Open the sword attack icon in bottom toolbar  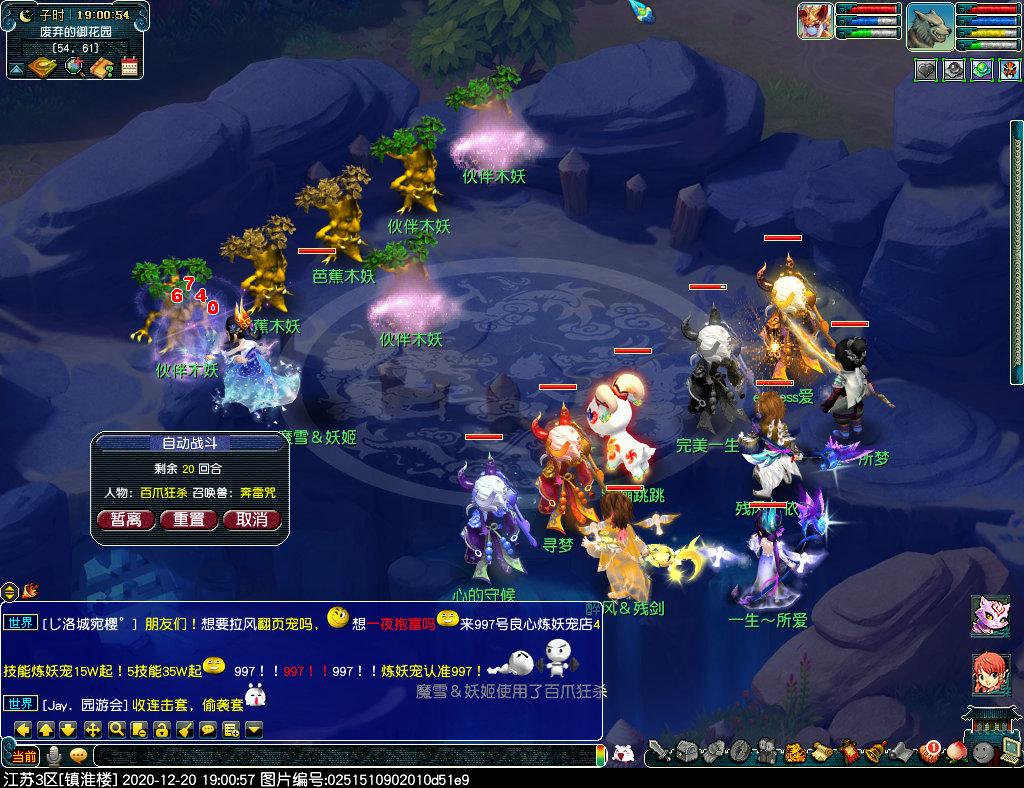[x=659, y=751]
